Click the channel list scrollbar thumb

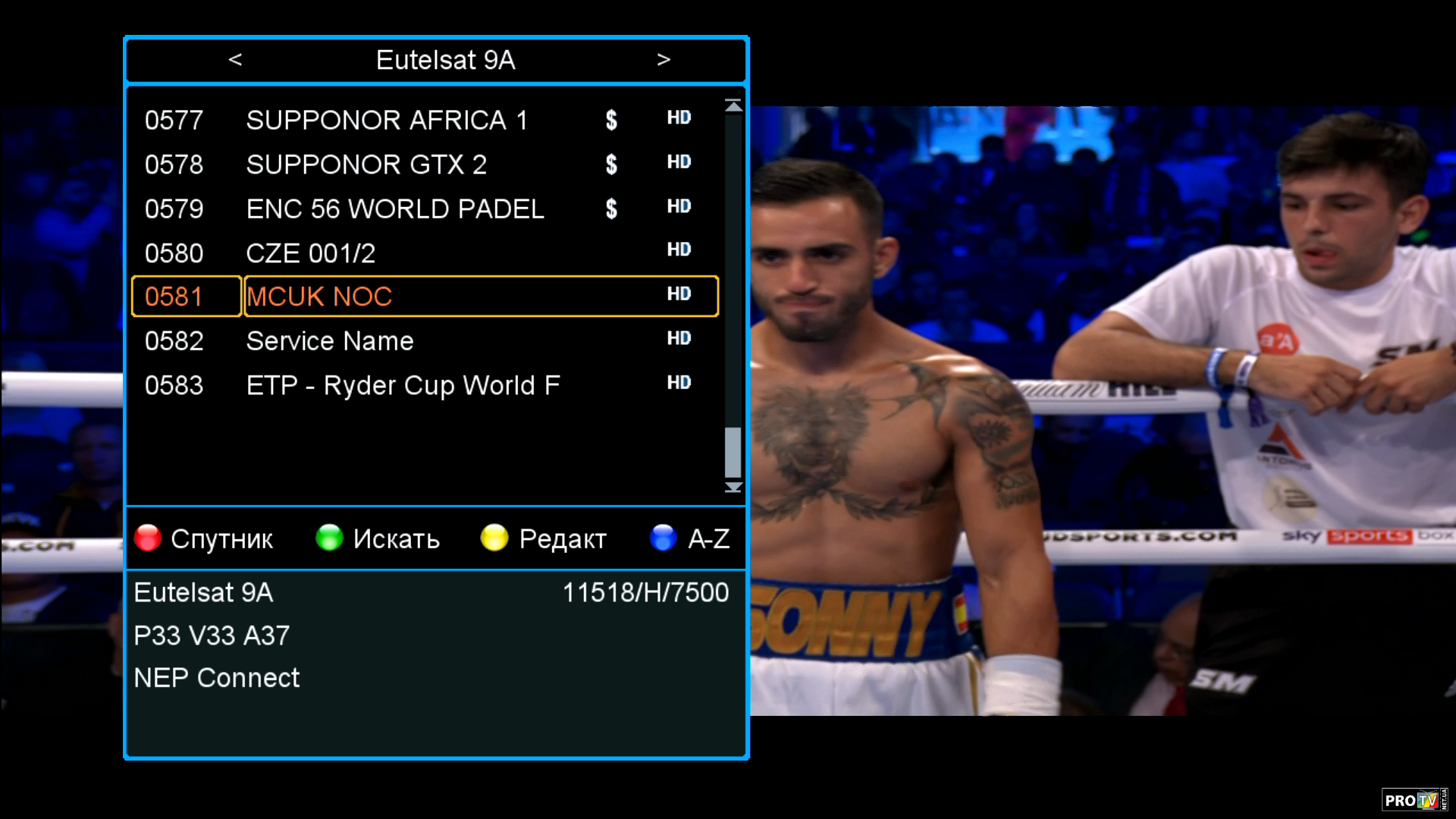pyautogui.click(x=733, y=452)
